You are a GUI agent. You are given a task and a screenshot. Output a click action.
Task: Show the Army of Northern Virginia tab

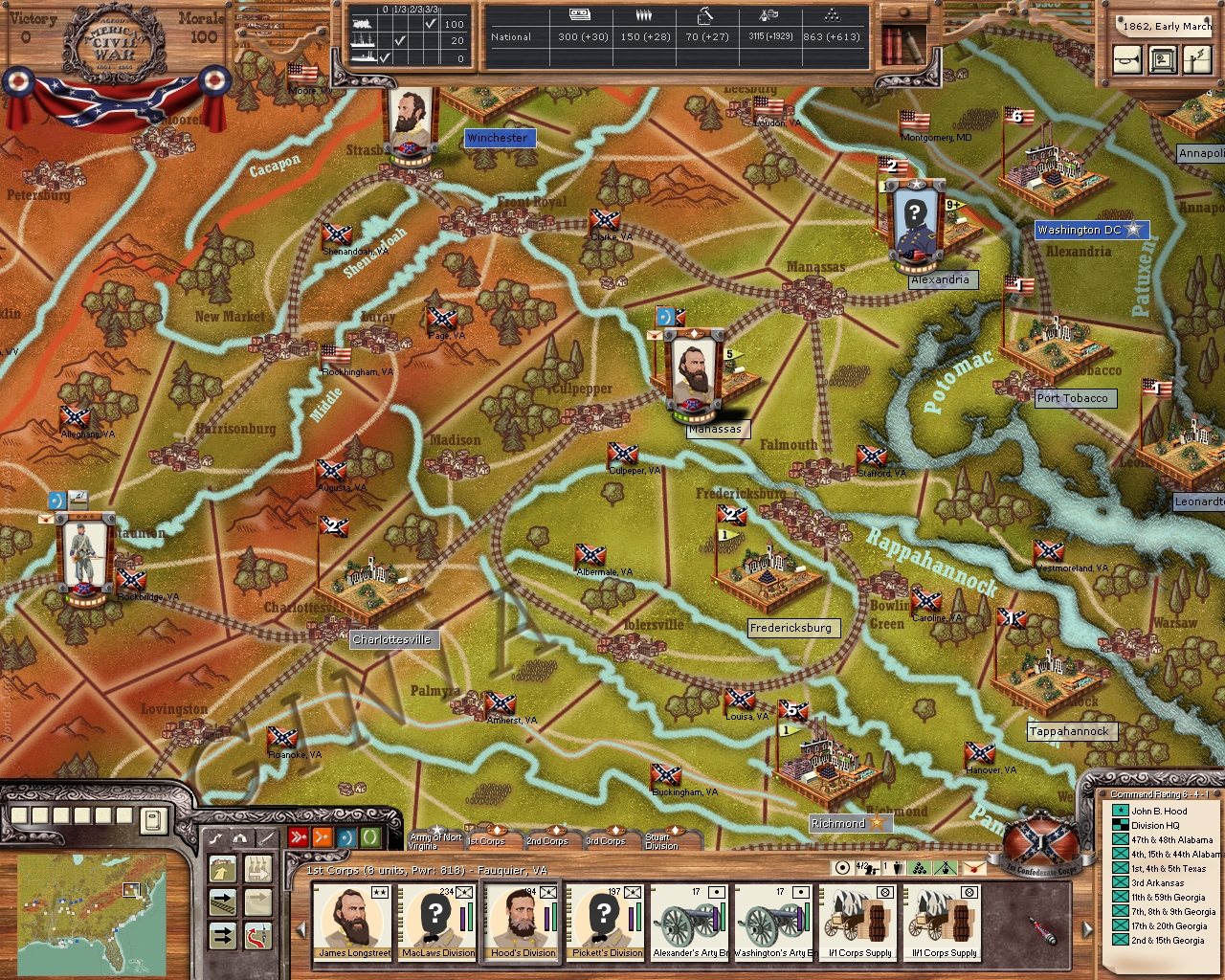[x=435, y=839]
